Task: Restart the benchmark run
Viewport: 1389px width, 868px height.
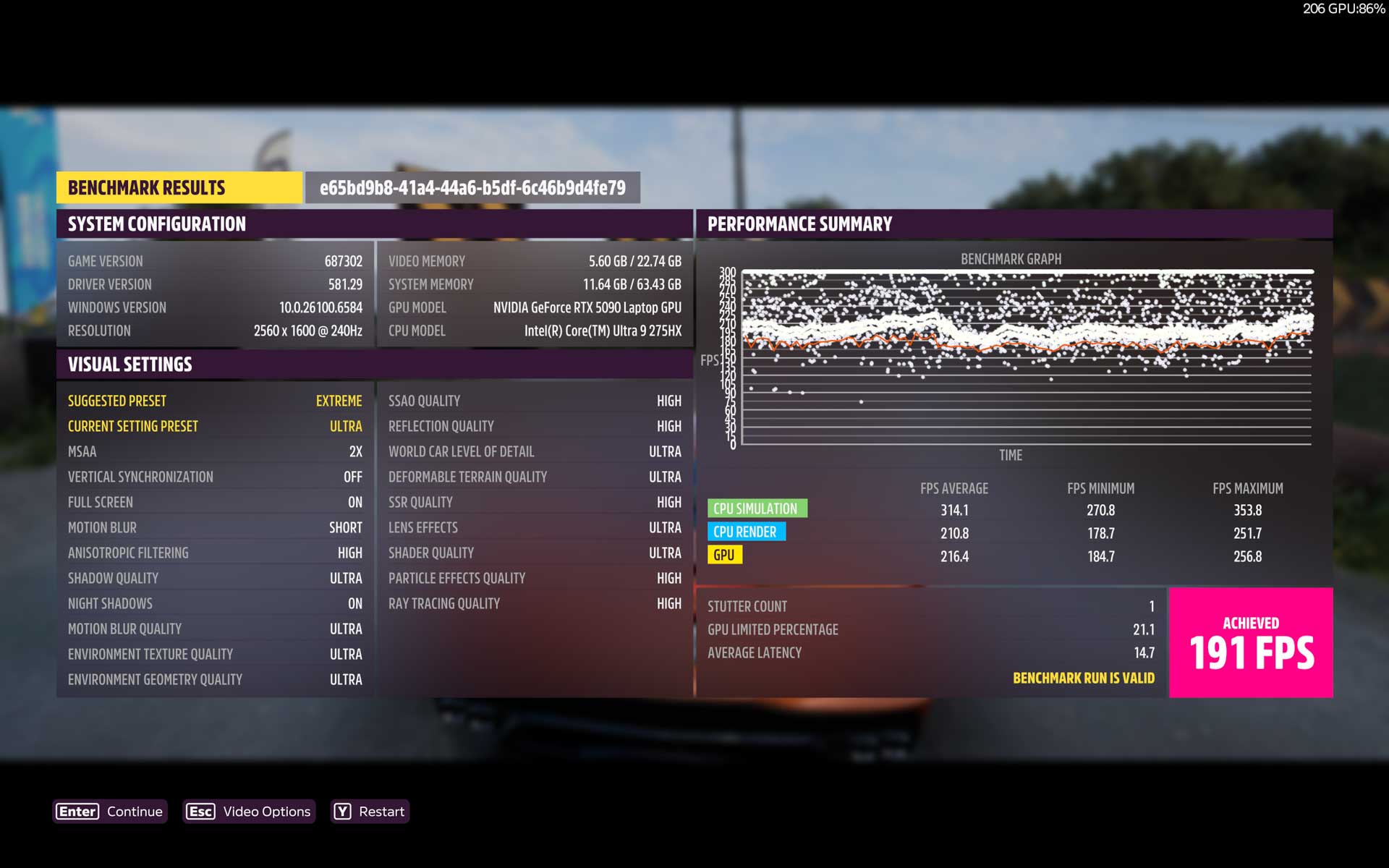Action: pyautogui.click(x=370, y=812)
